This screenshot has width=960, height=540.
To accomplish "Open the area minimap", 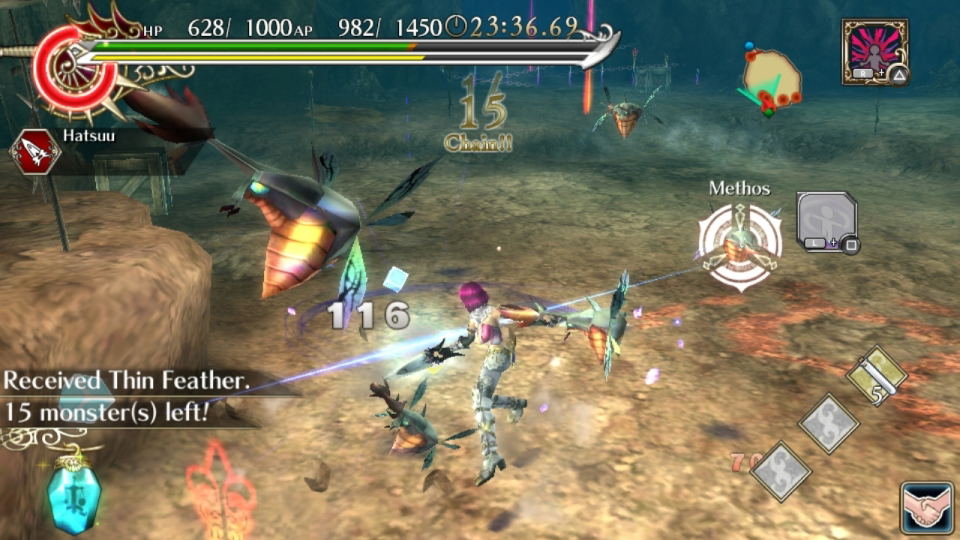I will [772, 79].
